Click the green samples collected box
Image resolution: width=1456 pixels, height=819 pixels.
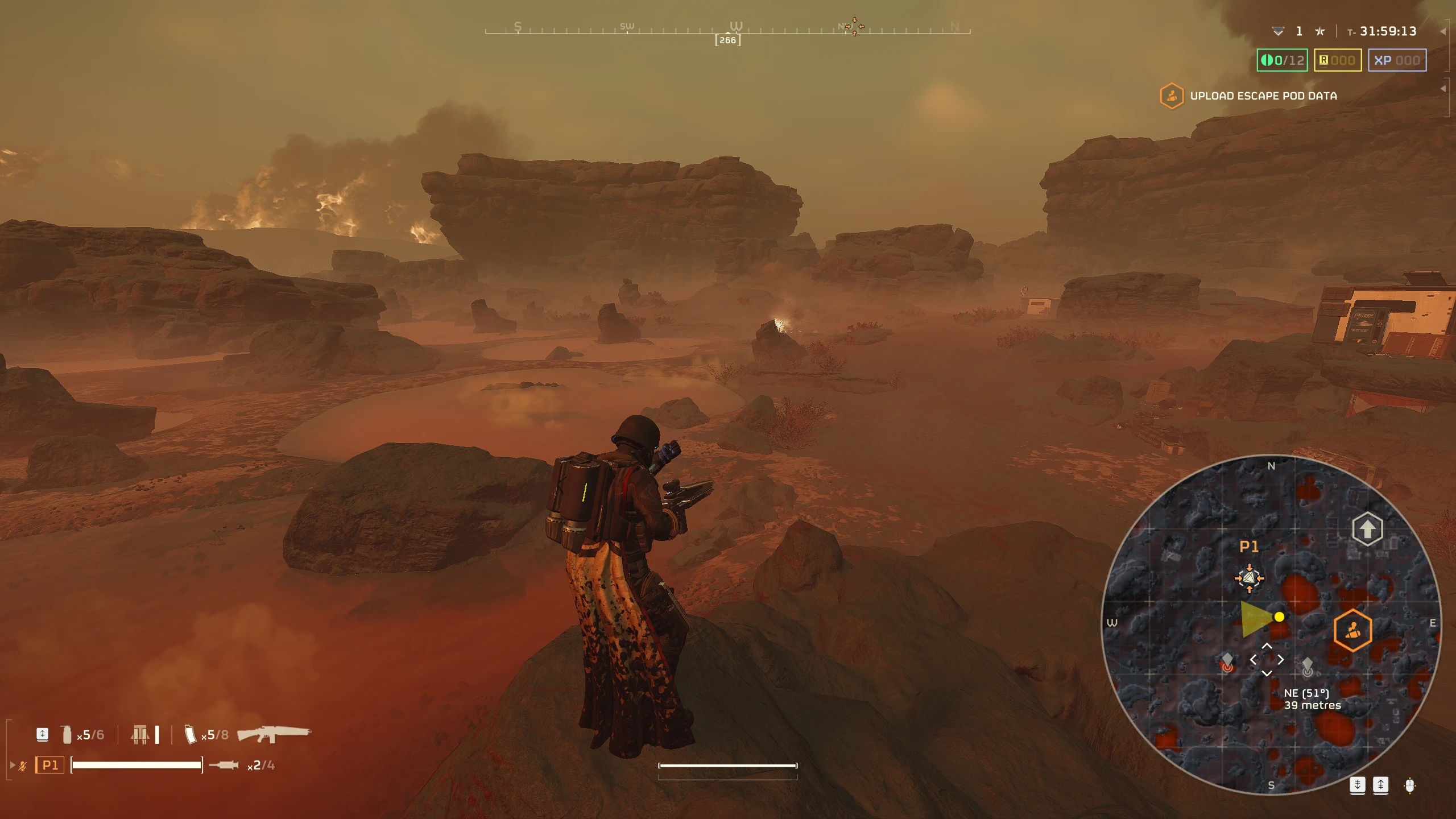tap(1282, 60)
